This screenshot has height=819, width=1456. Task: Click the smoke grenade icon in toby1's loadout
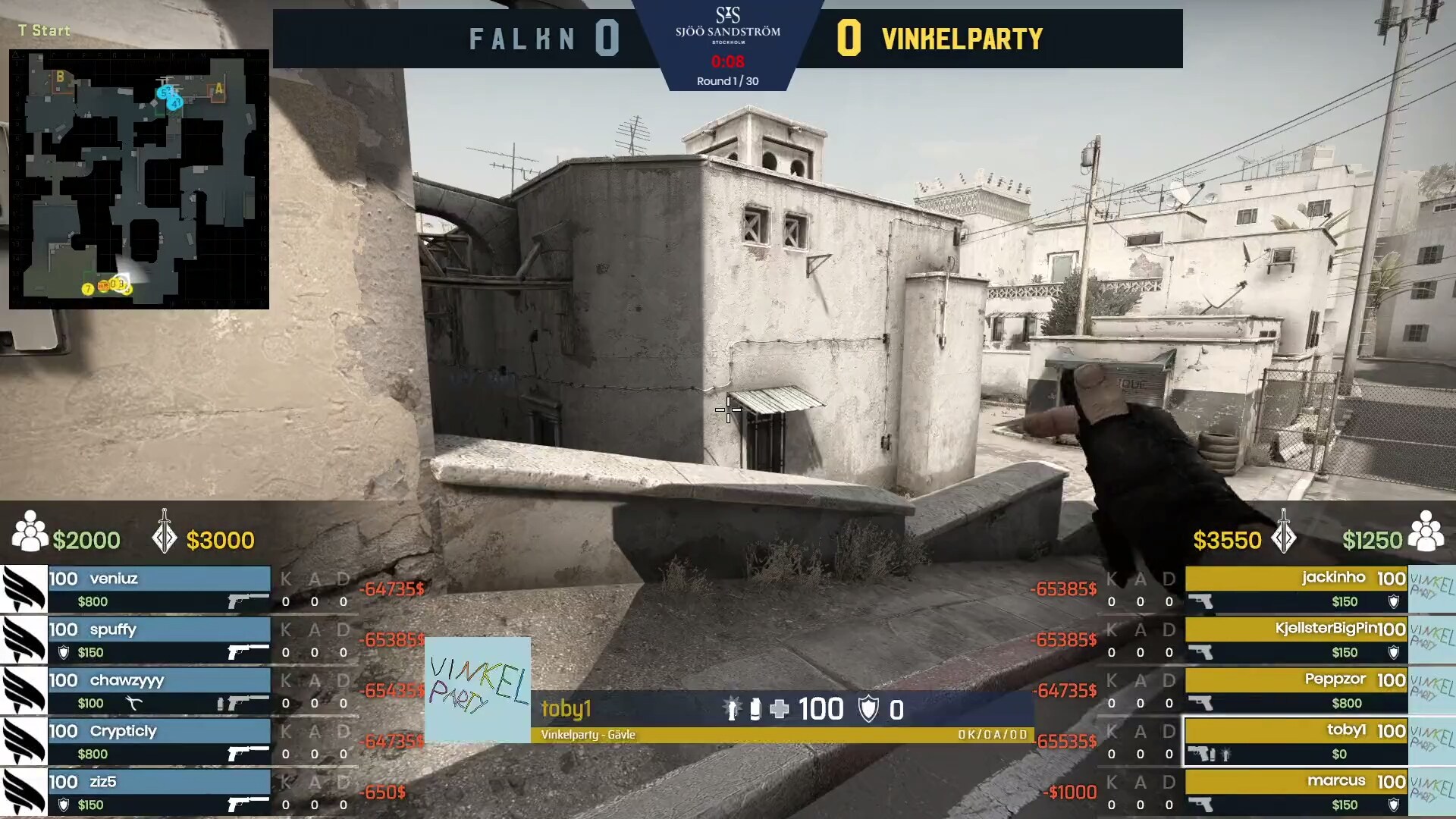755,709
